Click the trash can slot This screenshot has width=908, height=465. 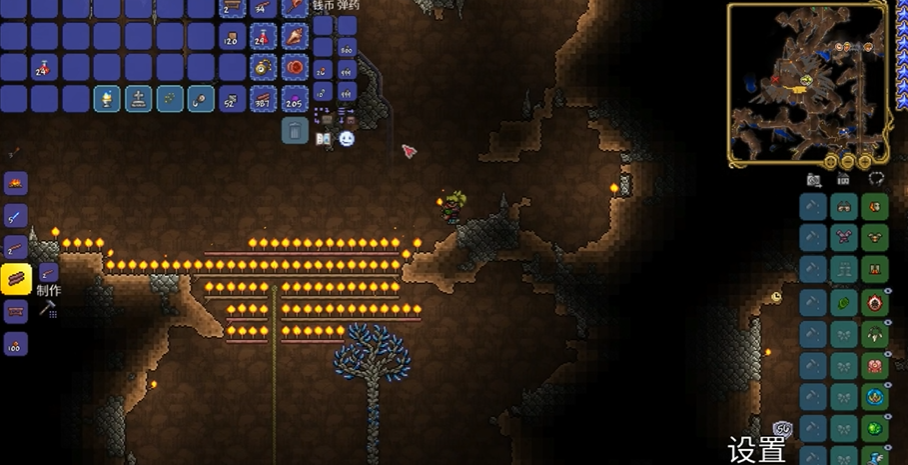click(x=295, y=130)
